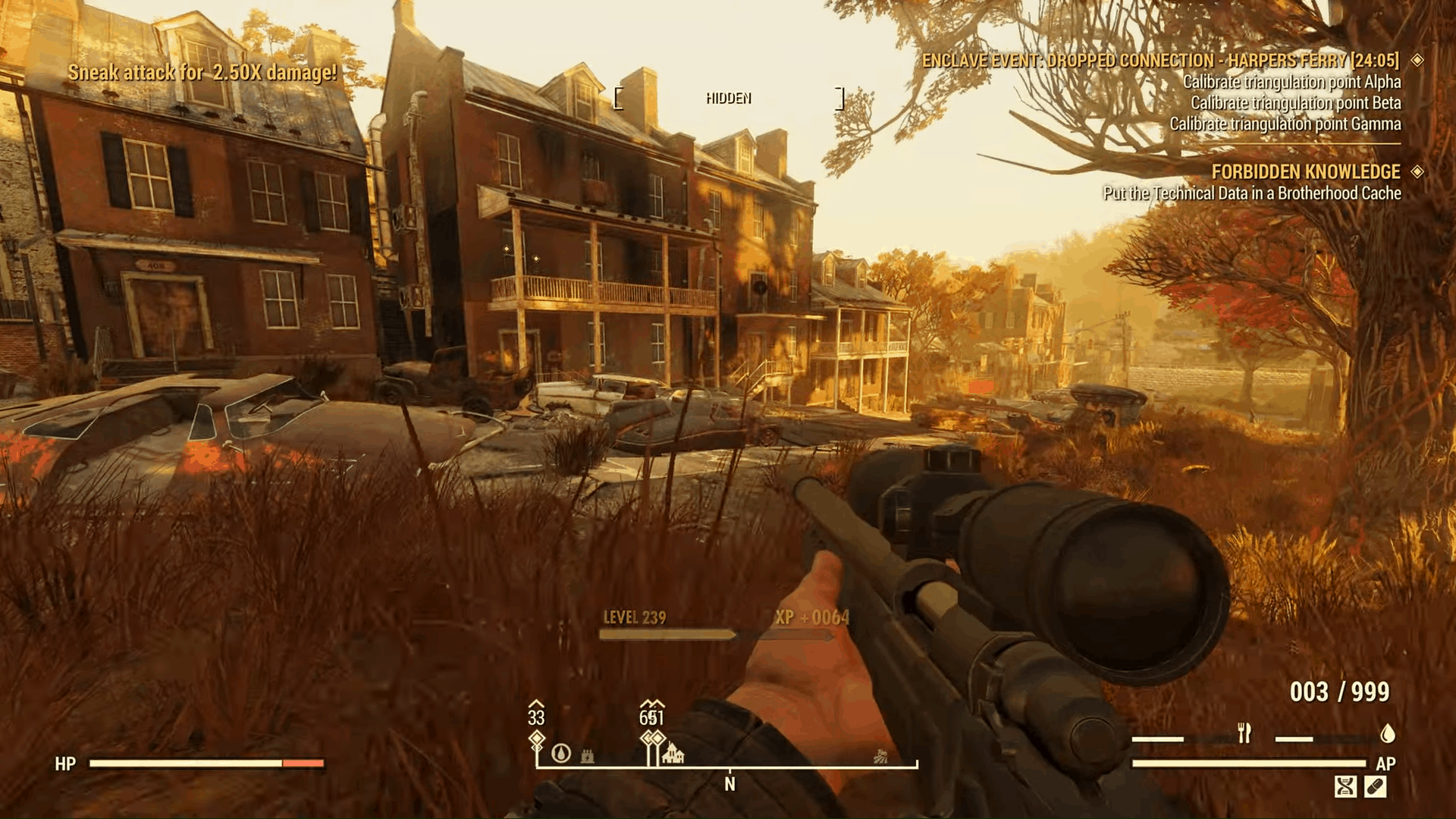This screenshot has width=1456, height=819.
Task: Click the stacked quest markers labeled 651
Action: [653, 737]
